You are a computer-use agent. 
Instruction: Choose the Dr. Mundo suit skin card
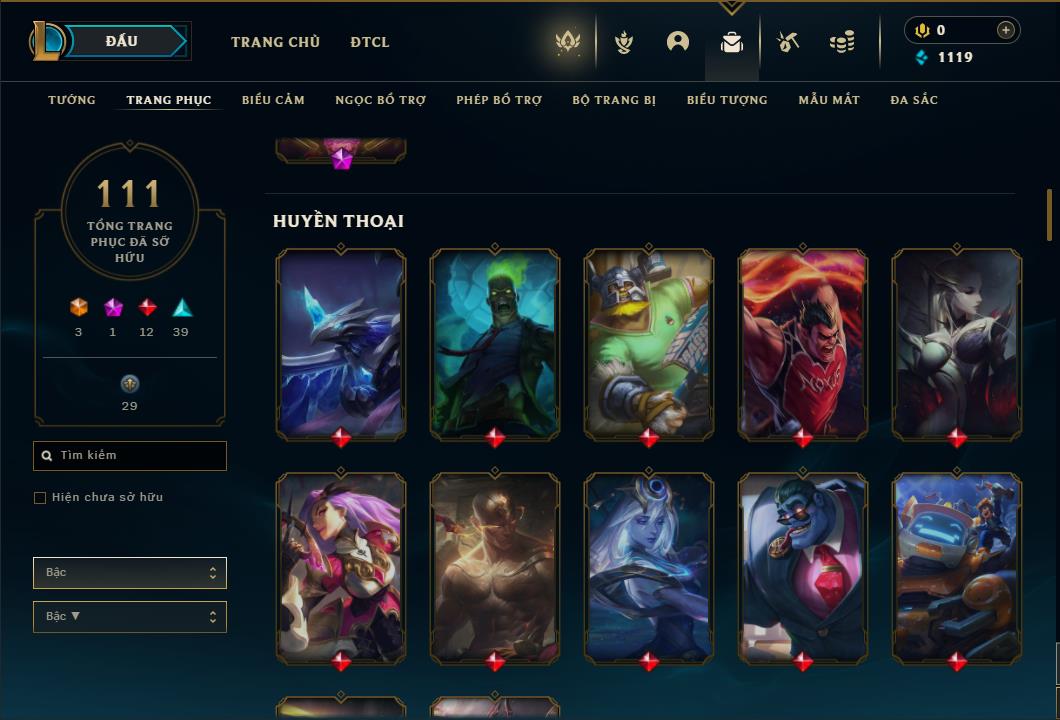click(x=802, y=567)
